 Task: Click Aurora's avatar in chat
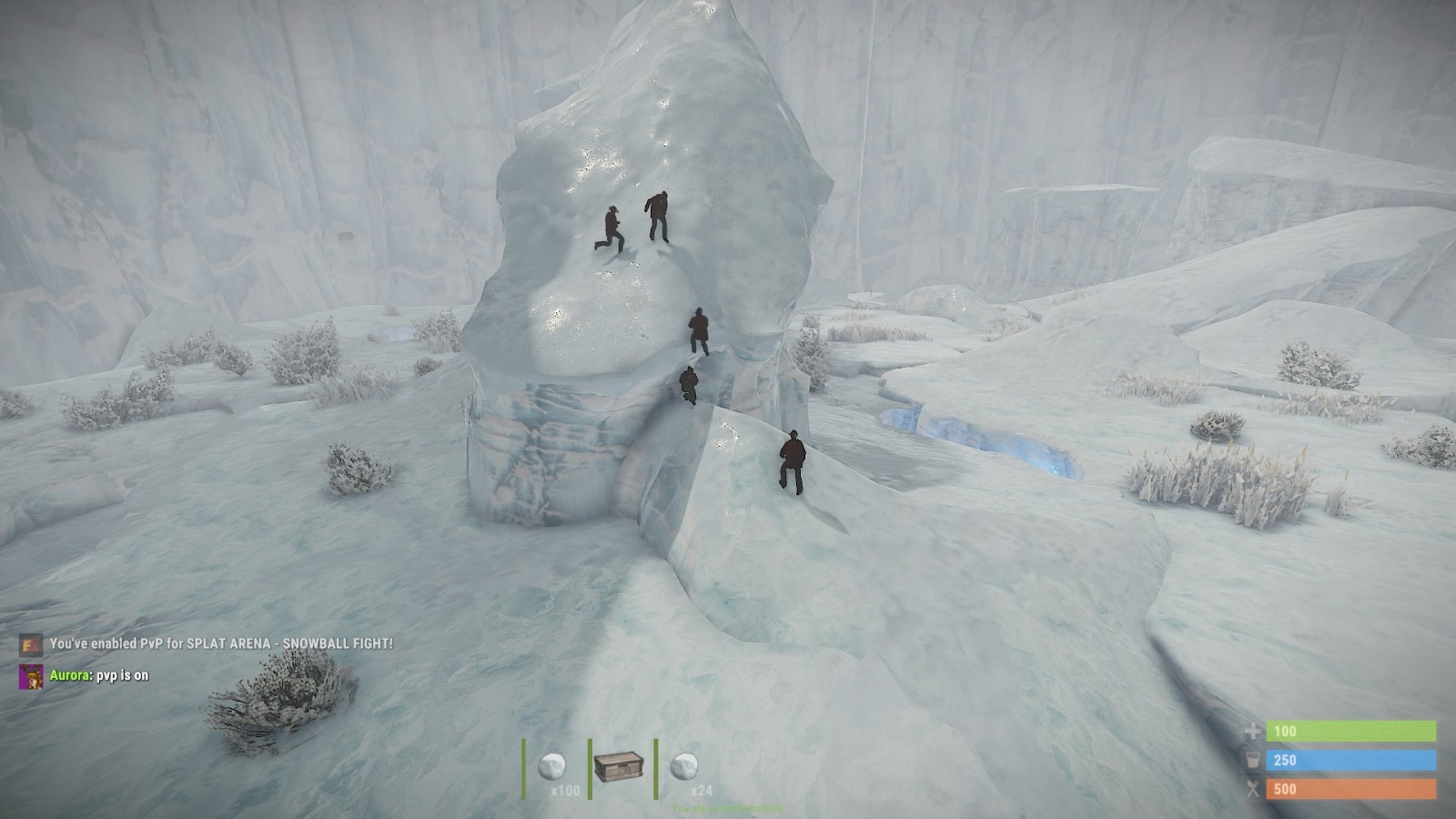[x=31, y=676]
